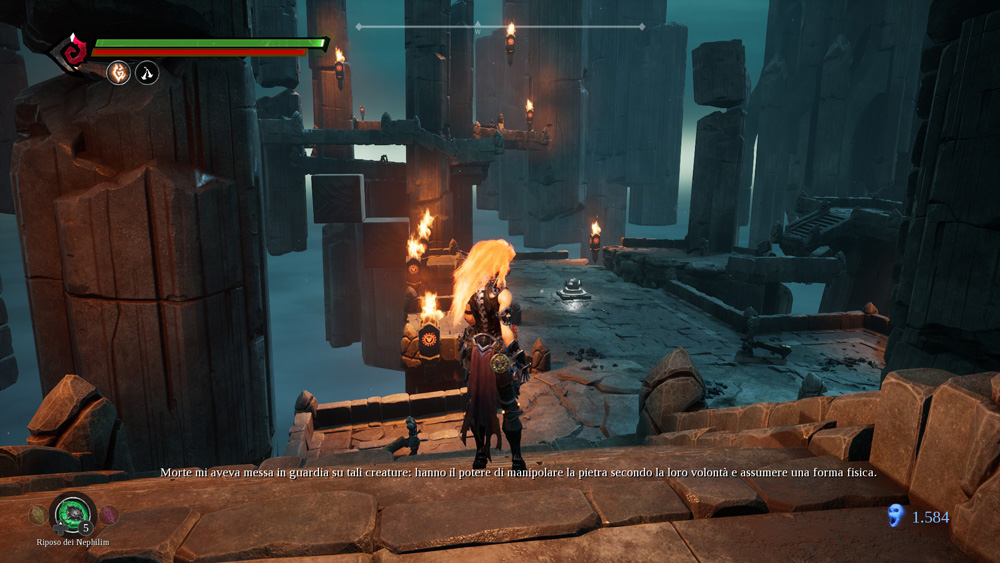Select the yellow-green shard item slot
This screenshot has height=563, width=1000.
coord(37,515)
